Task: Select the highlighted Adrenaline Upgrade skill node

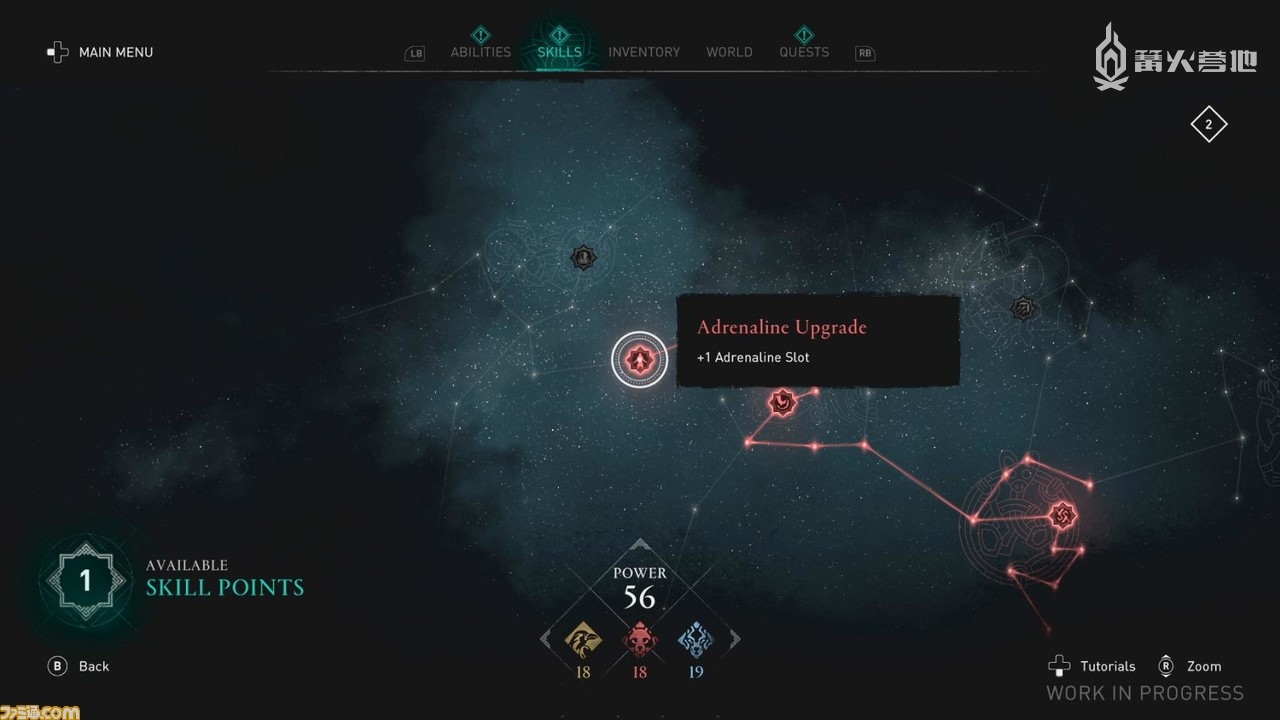Action: tap(639, 359)
